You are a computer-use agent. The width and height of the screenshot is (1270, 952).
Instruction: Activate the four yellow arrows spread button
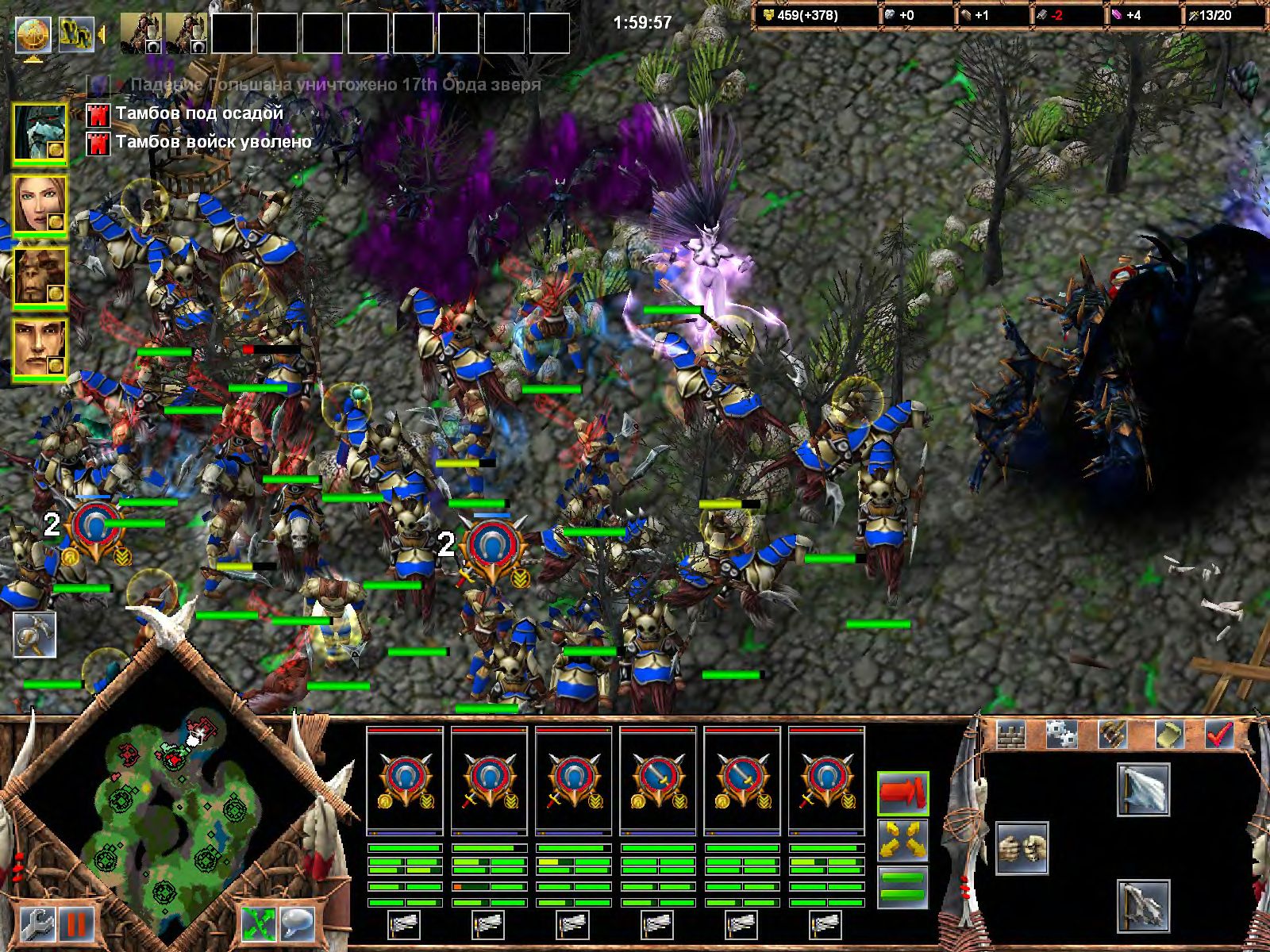pyautogui.click(x=903, y=840)
